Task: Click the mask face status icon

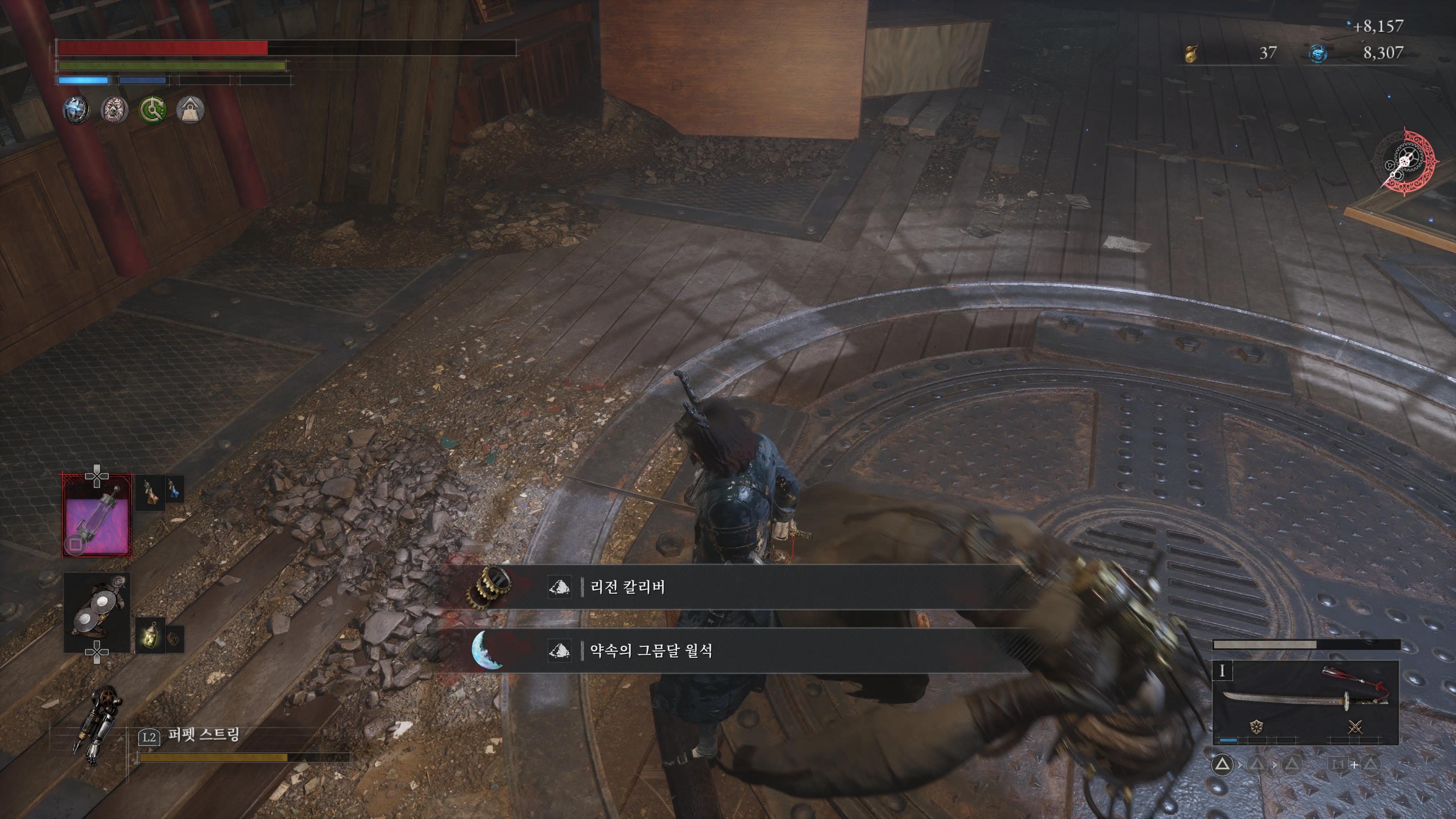Action: (x=114, y=110)
